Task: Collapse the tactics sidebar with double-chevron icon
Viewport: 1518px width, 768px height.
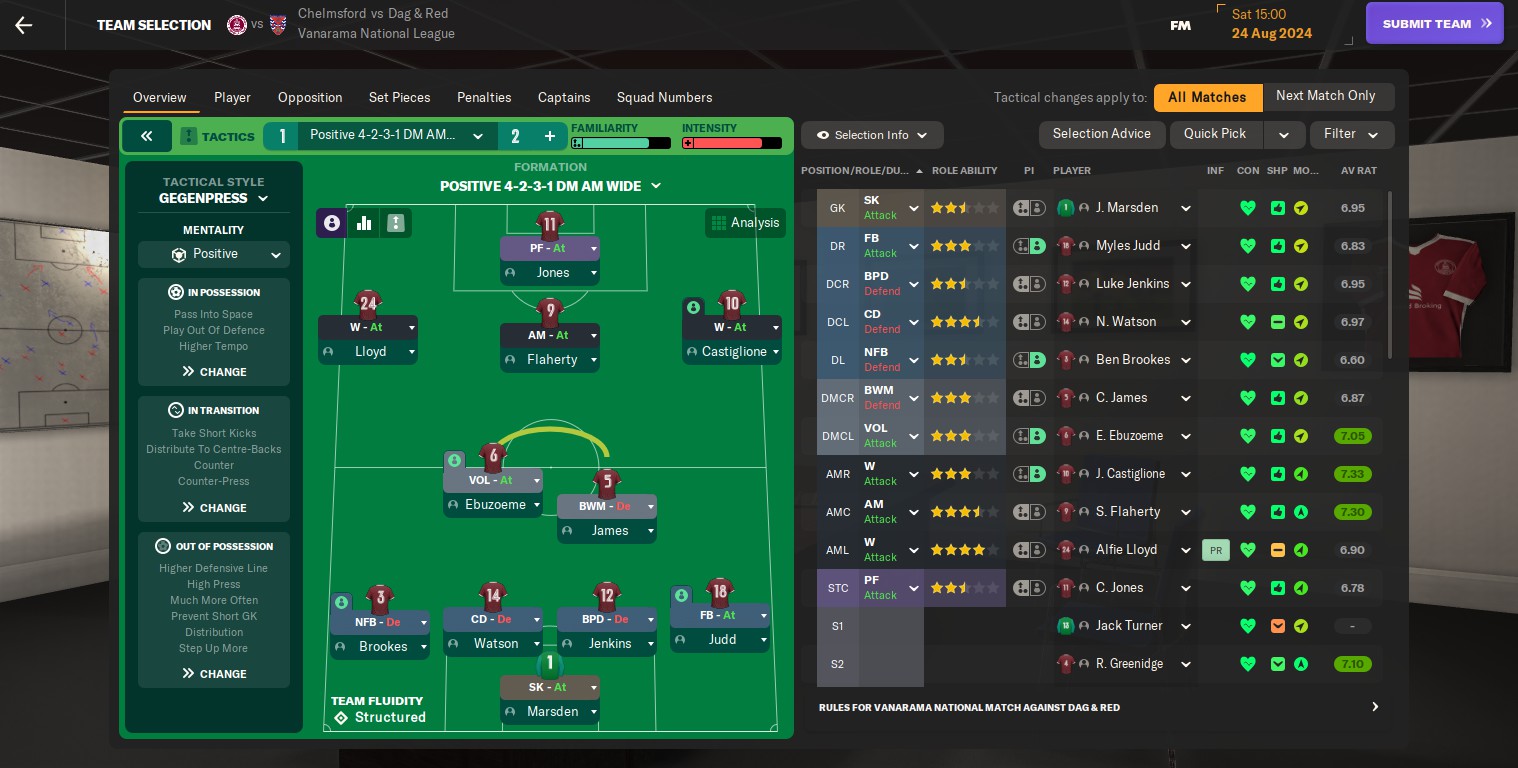Action: pos(147,135)
